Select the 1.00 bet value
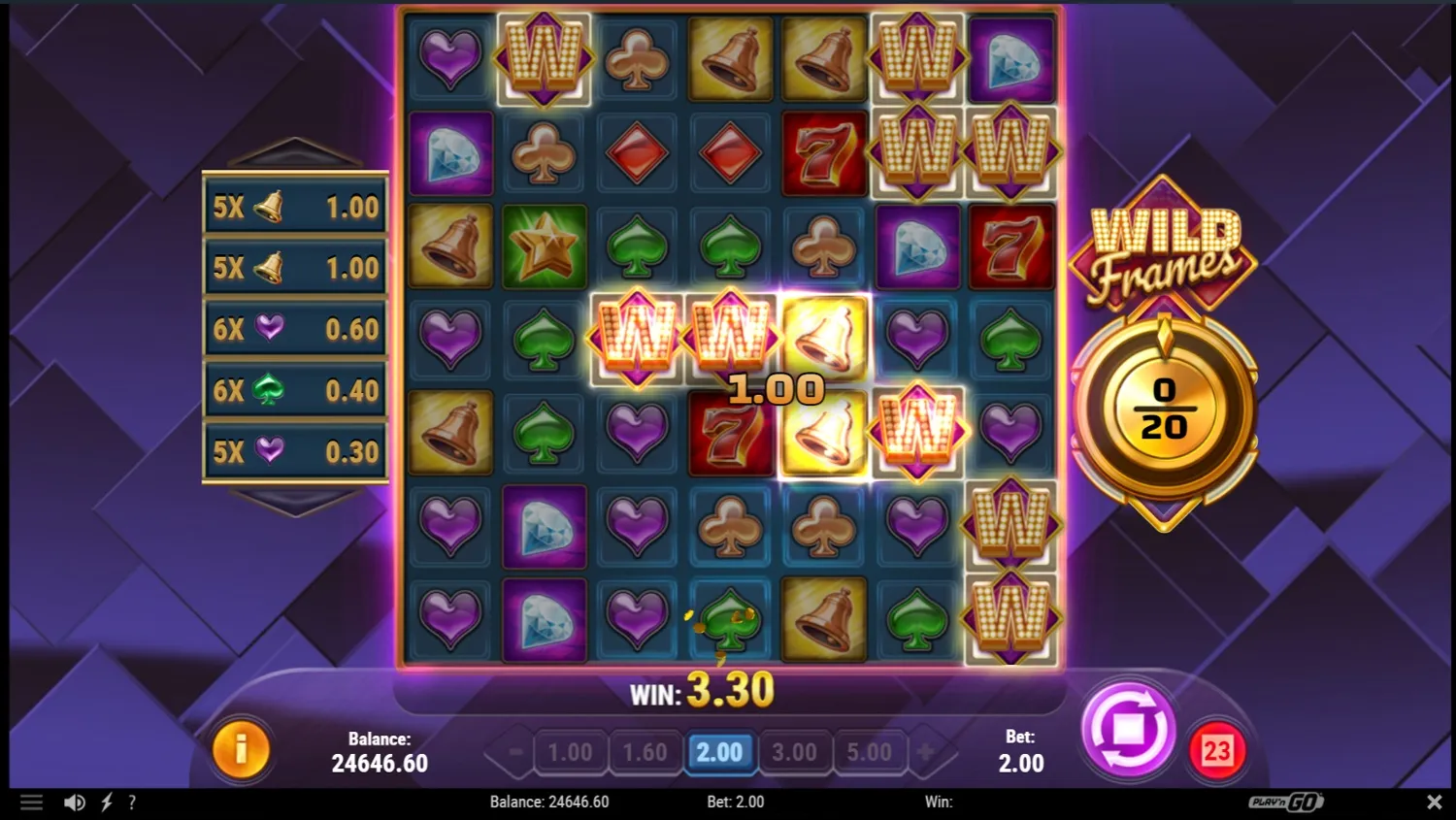 tap(571, 751)
